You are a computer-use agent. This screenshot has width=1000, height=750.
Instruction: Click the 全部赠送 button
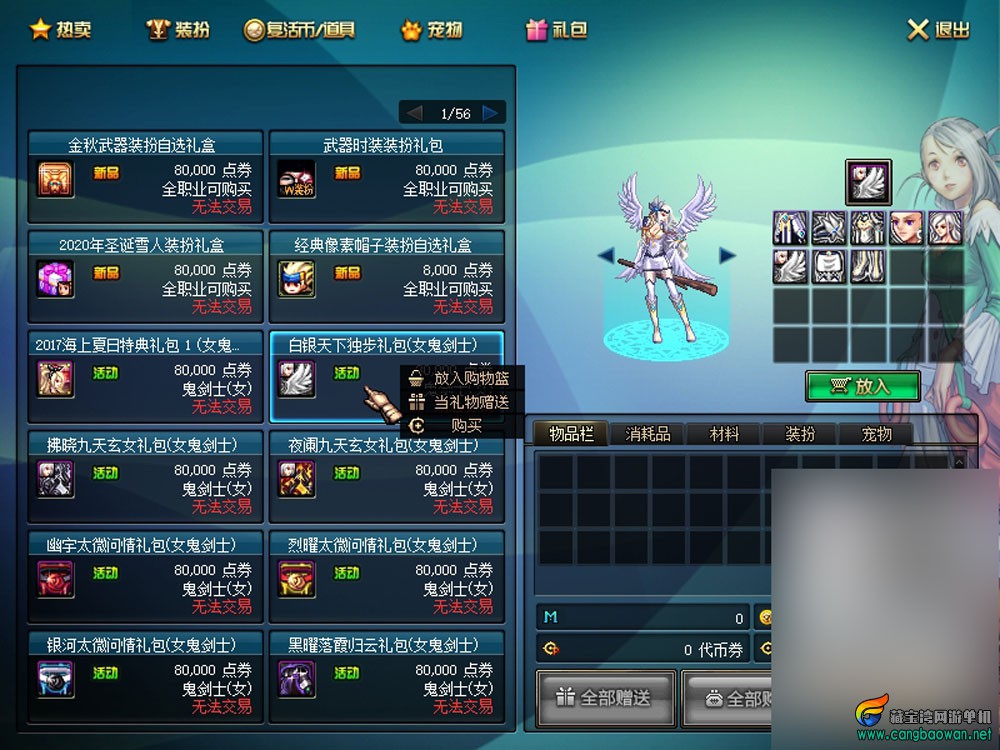(x=604, y=697)
